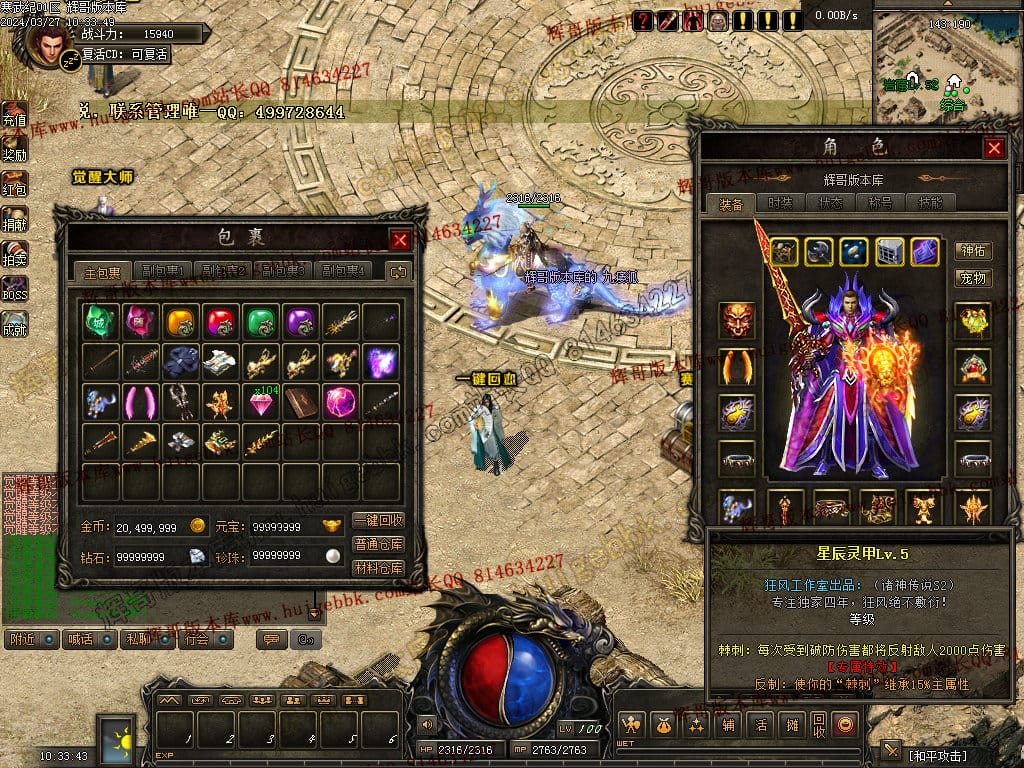Open the 宠物 pet button
The height and width of the screenshot is (768, 1024).
coord(973,277)
